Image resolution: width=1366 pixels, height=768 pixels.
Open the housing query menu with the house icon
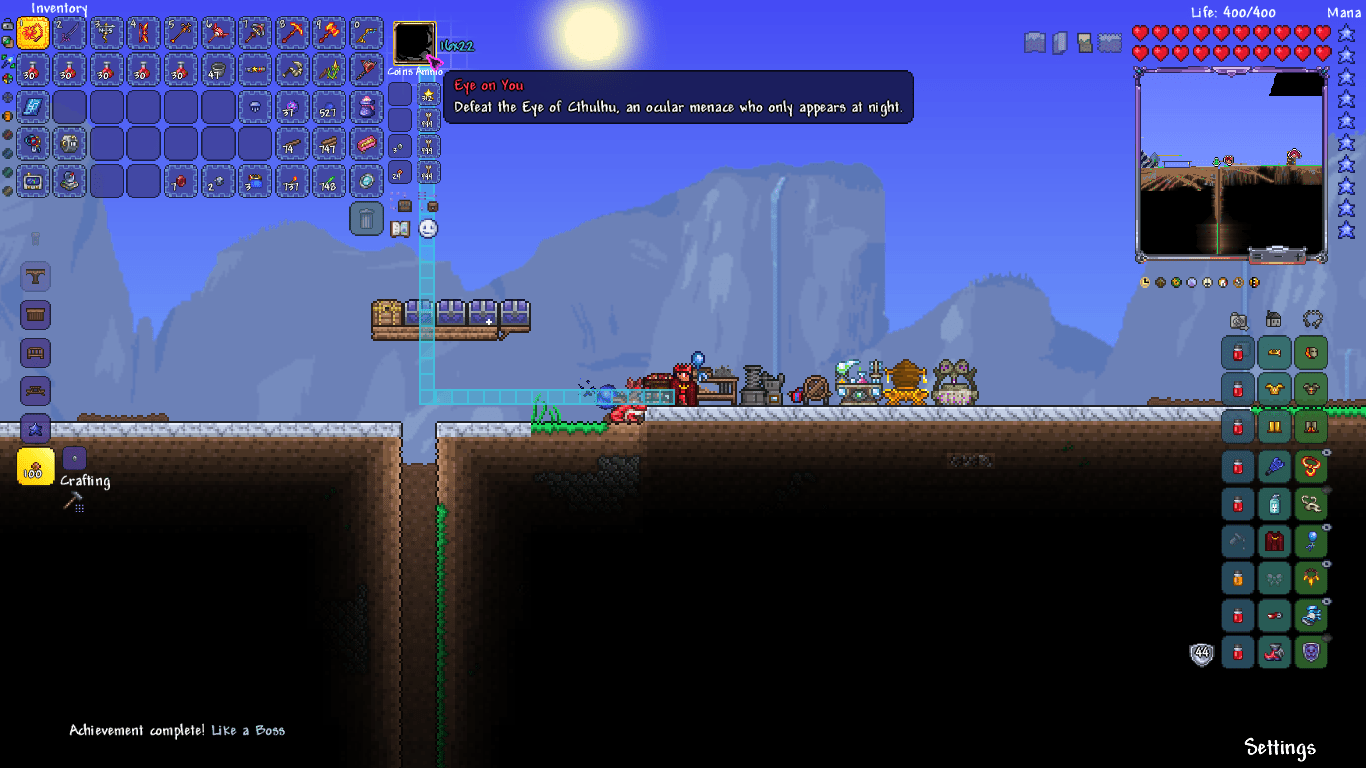[x=1273, y=322]
